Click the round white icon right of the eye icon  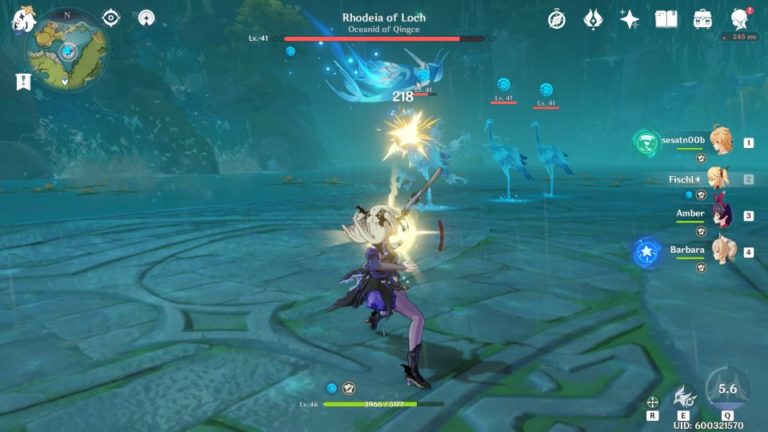[146, 18]
